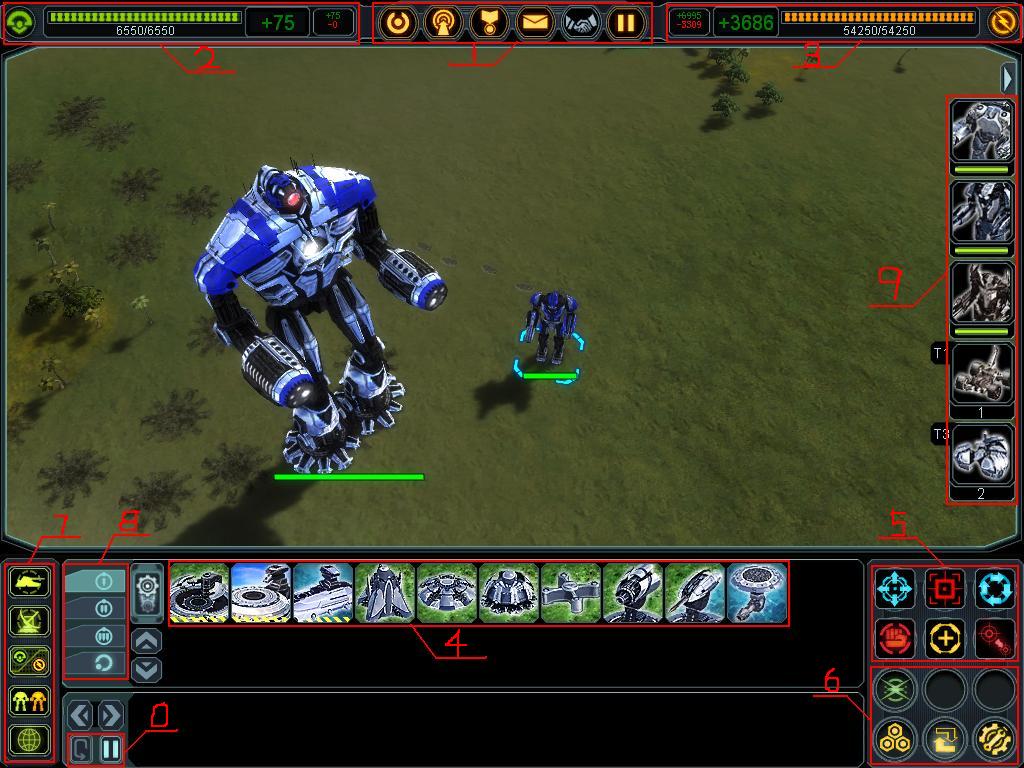Select the T1 engineer group portrait
This screenshot has height=768, width=1024.
coord(981,372)
